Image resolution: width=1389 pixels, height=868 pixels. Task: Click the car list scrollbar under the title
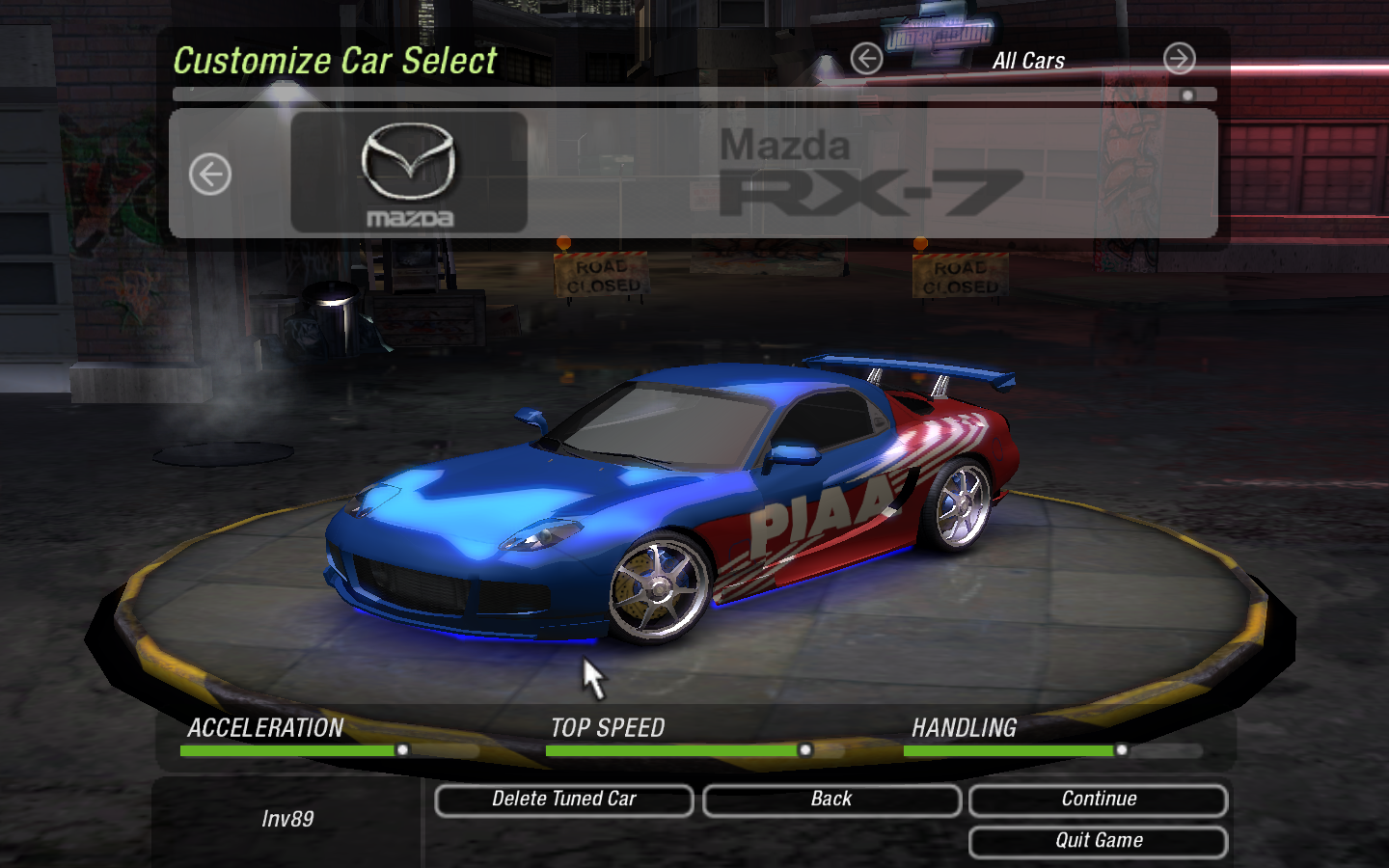[694, 95]
